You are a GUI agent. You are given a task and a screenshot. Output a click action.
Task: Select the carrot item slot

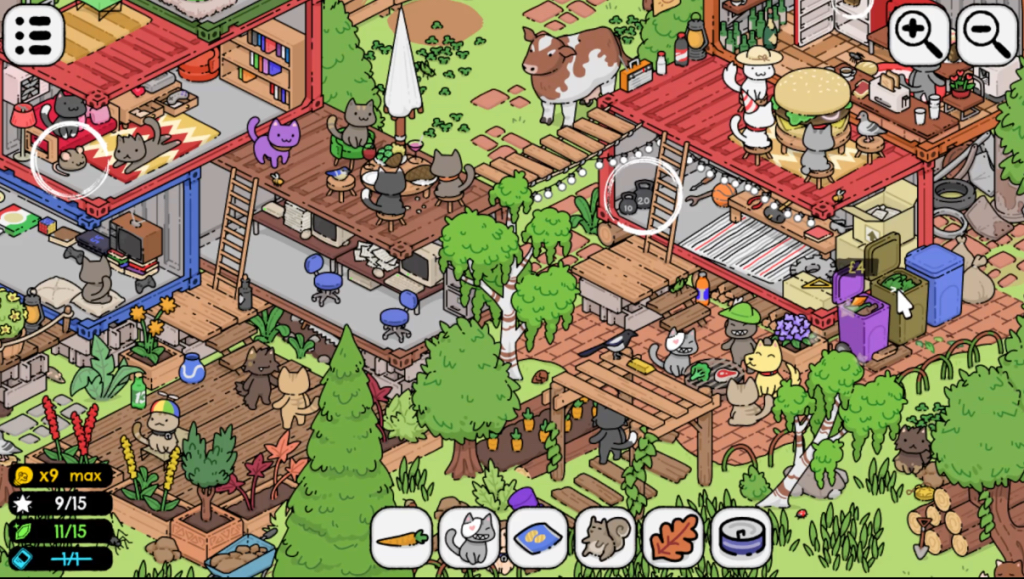coord(402,537)
